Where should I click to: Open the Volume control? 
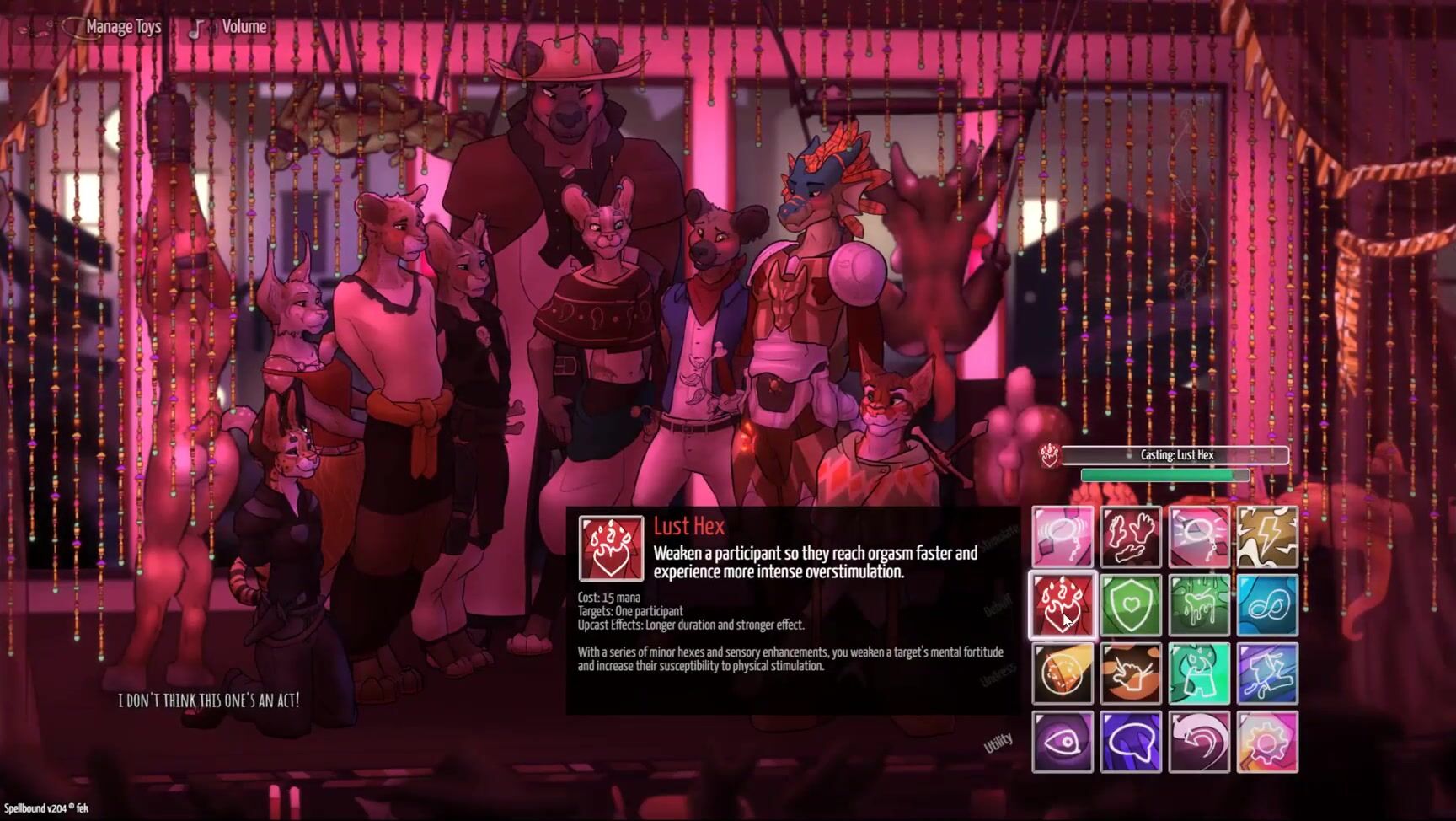(x=244, y=27)
